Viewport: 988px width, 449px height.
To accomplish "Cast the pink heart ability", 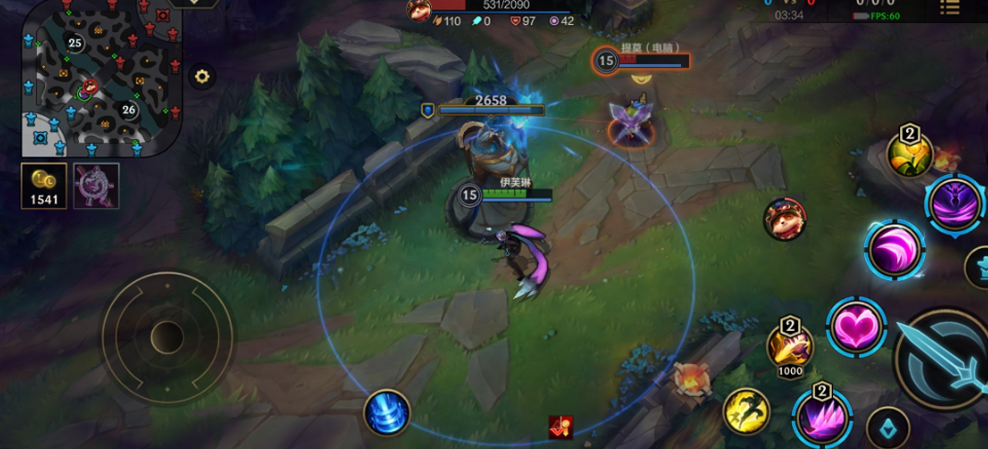I will tap(856, 326).
